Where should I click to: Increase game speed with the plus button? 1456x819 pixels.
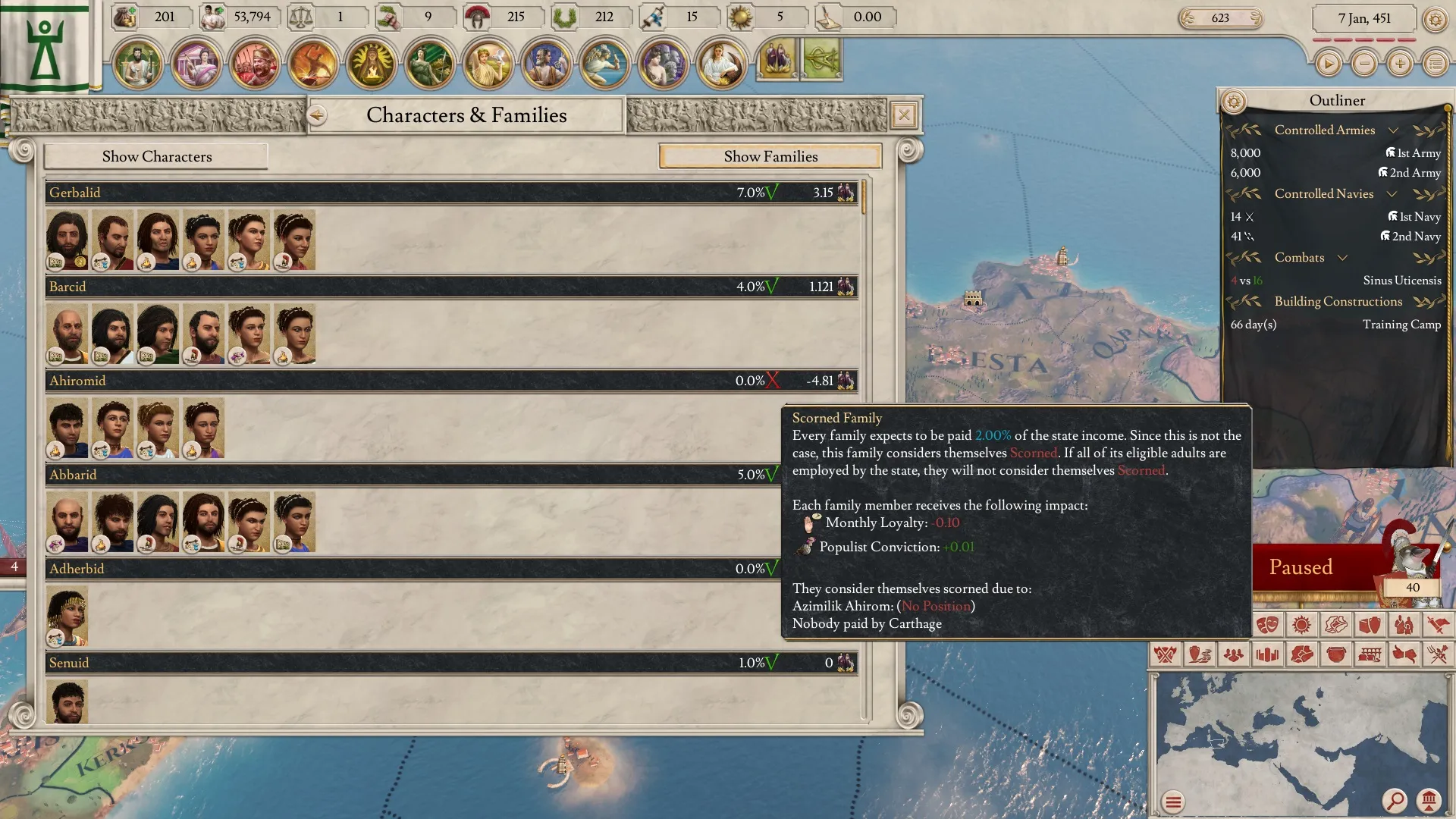point(1400,64)
